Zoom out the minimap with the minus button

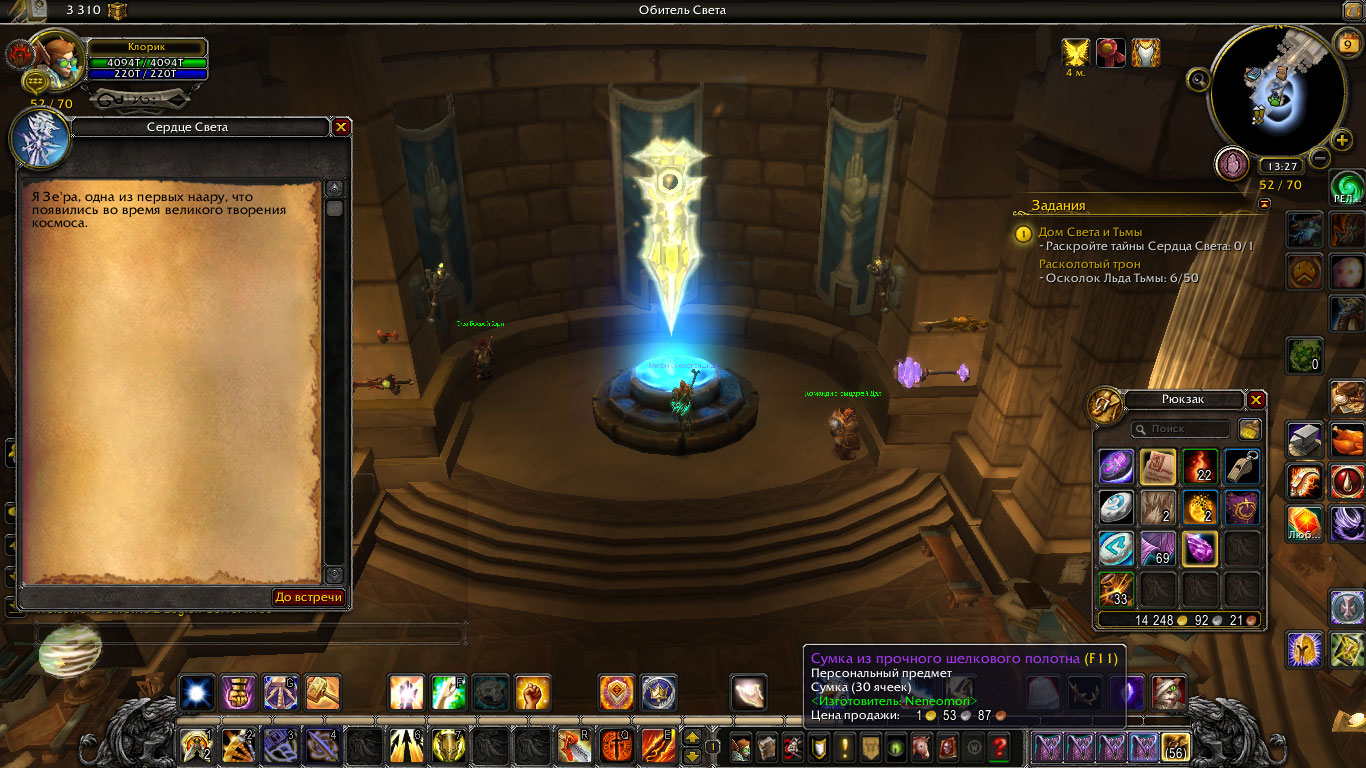[1320, 158]
